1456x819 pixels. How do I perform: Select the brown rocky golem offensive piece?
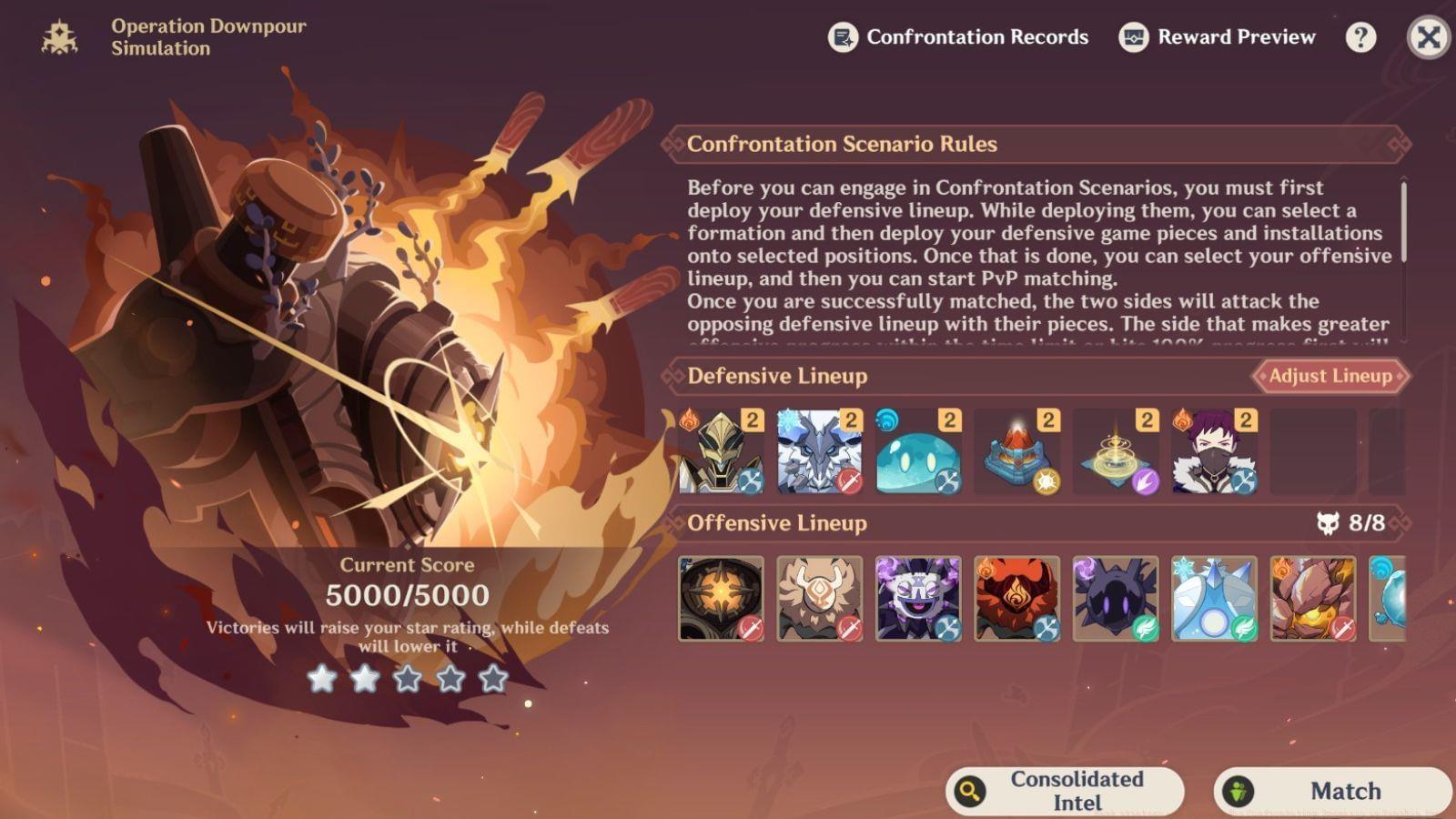pyautogui.click(x=1312, y=599)
